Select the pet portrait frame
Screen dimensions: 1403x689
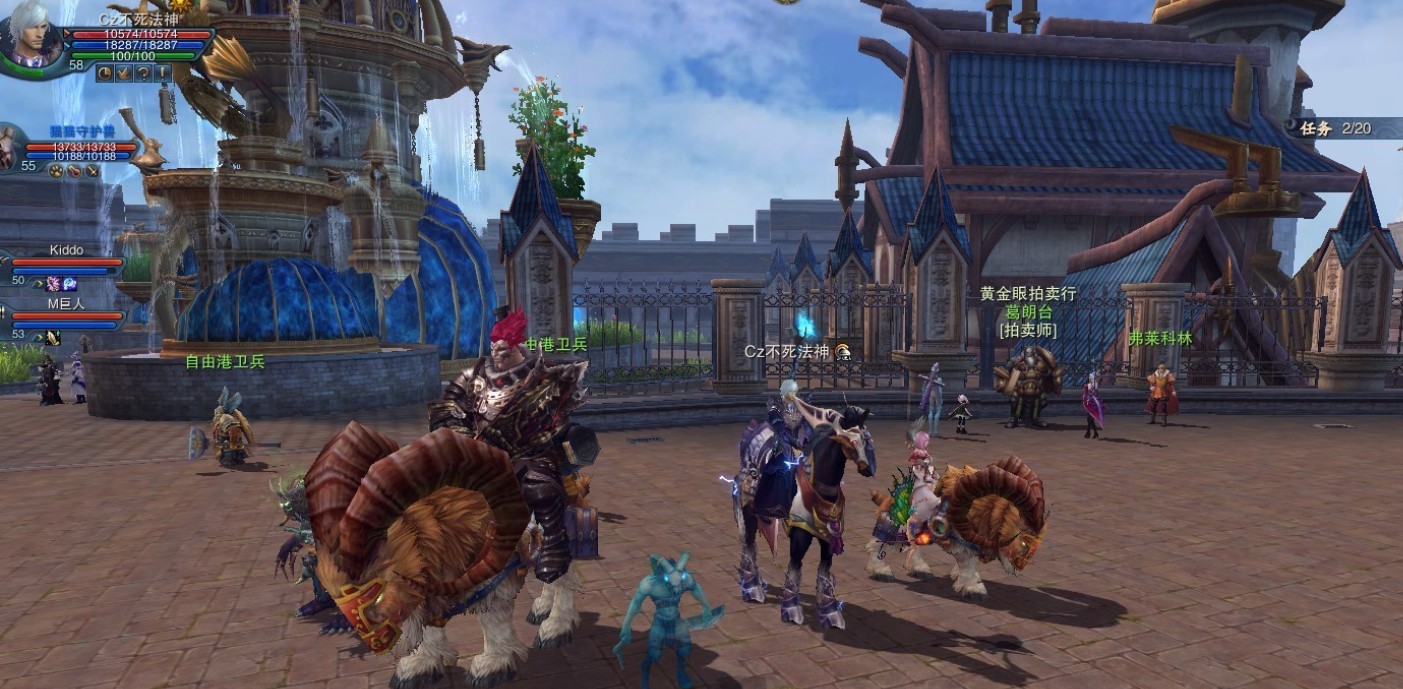[x=8, y=148]
